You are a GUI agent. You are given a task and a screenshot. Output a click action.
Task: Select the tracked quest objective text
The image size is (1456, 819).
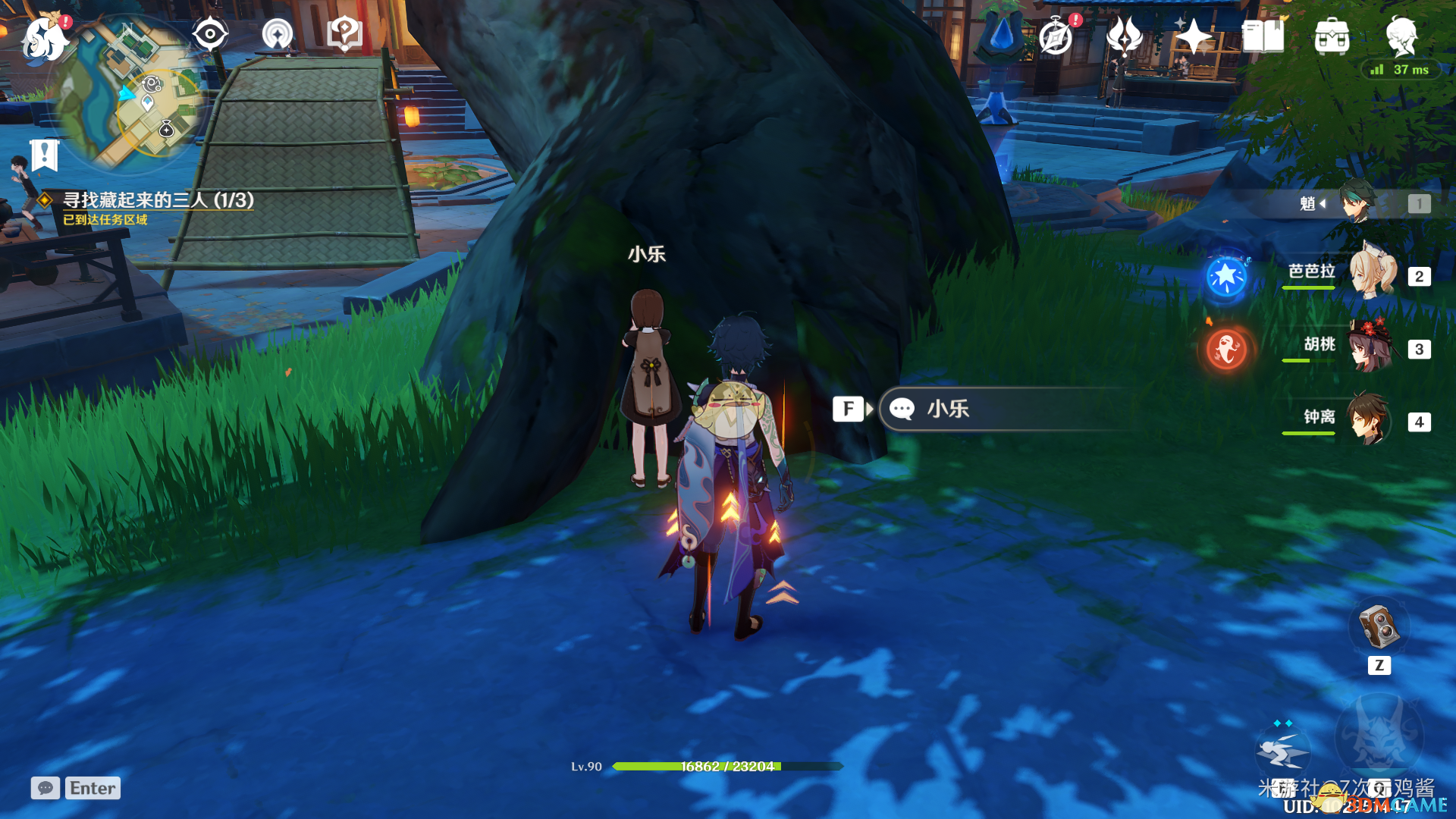158,200
